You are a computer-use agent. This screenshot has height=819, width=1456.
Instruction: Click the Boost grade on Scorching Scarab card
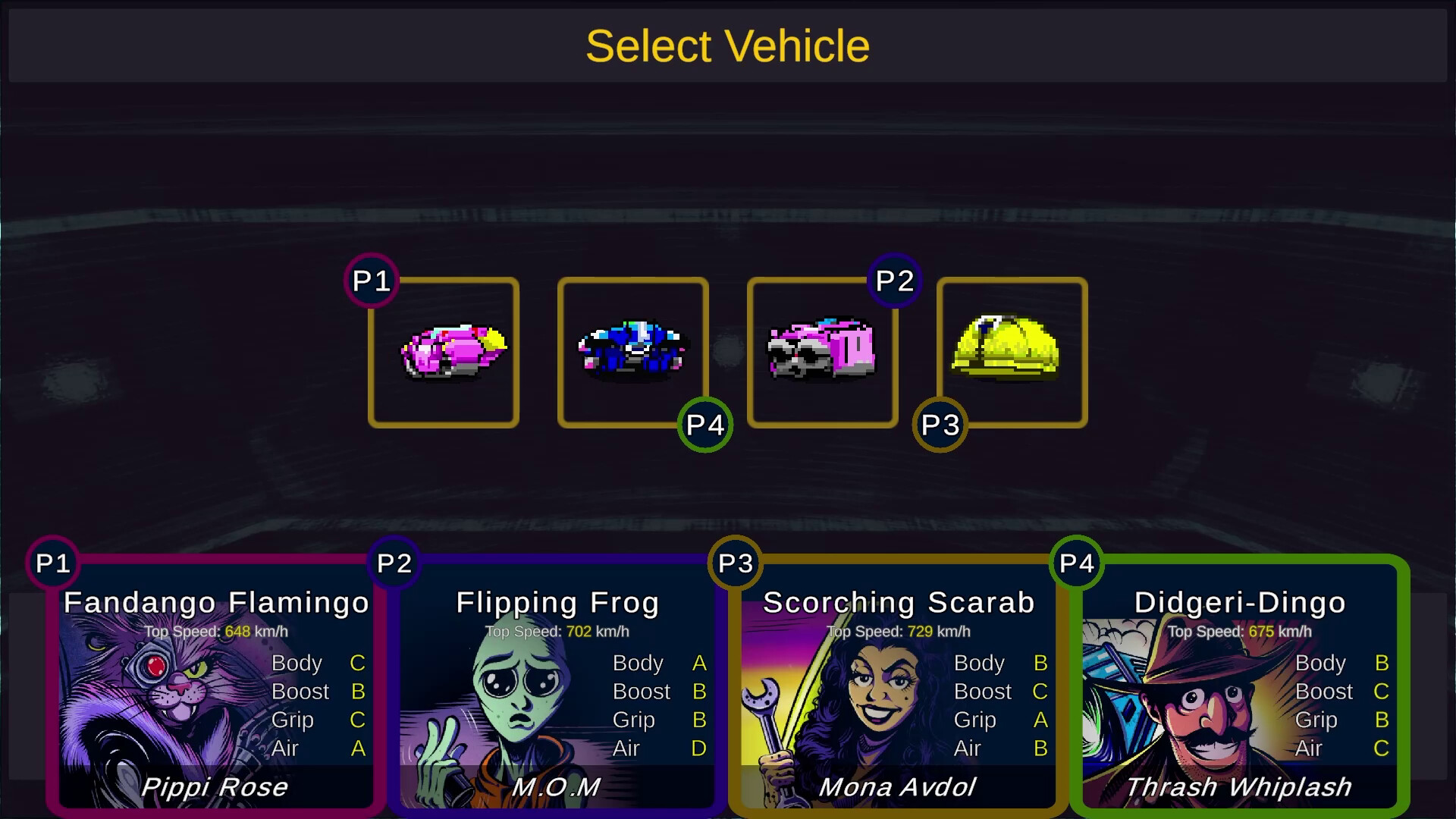tap(1040, 691)
